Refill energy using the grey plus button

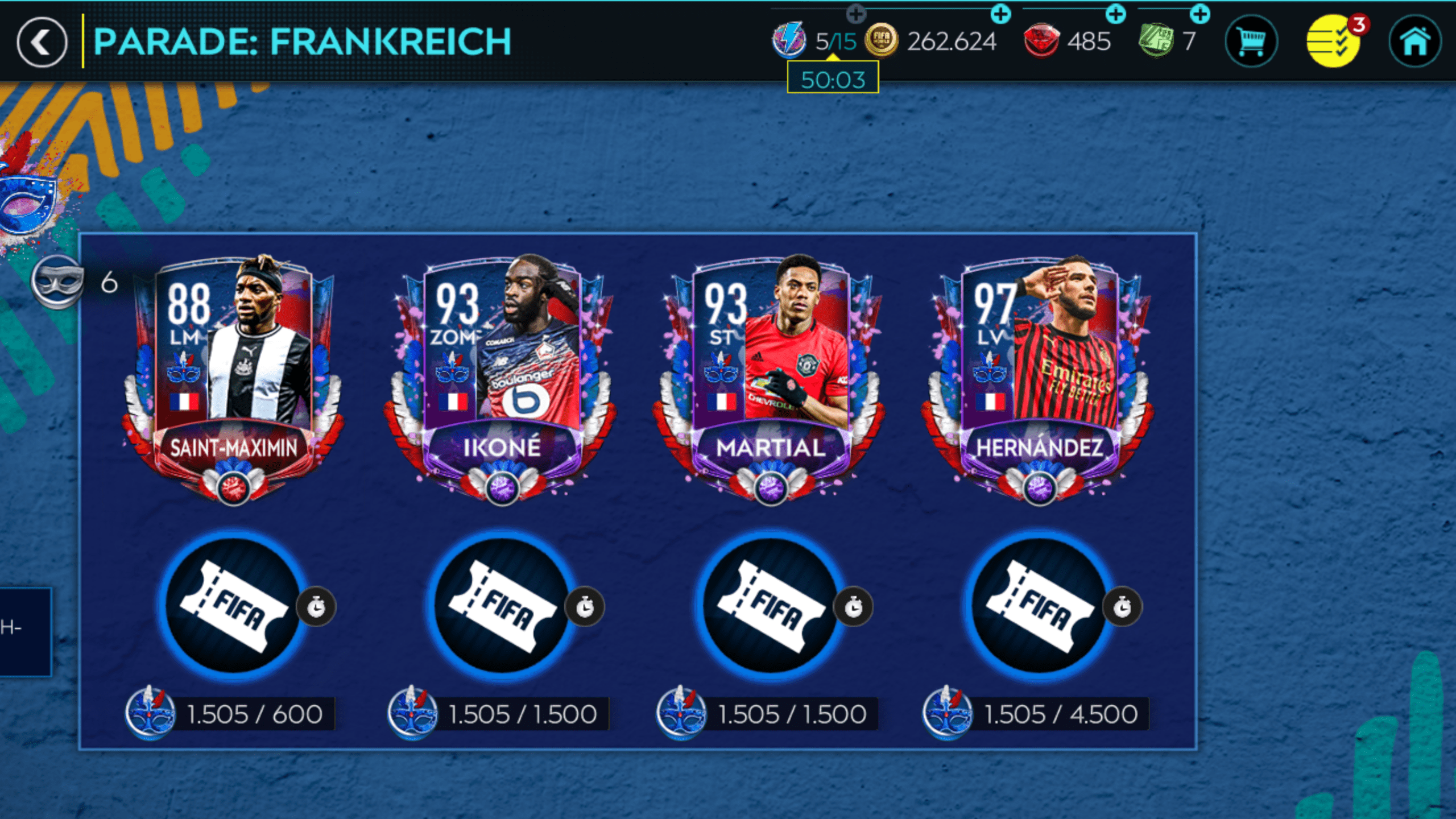tap(856, 13)
